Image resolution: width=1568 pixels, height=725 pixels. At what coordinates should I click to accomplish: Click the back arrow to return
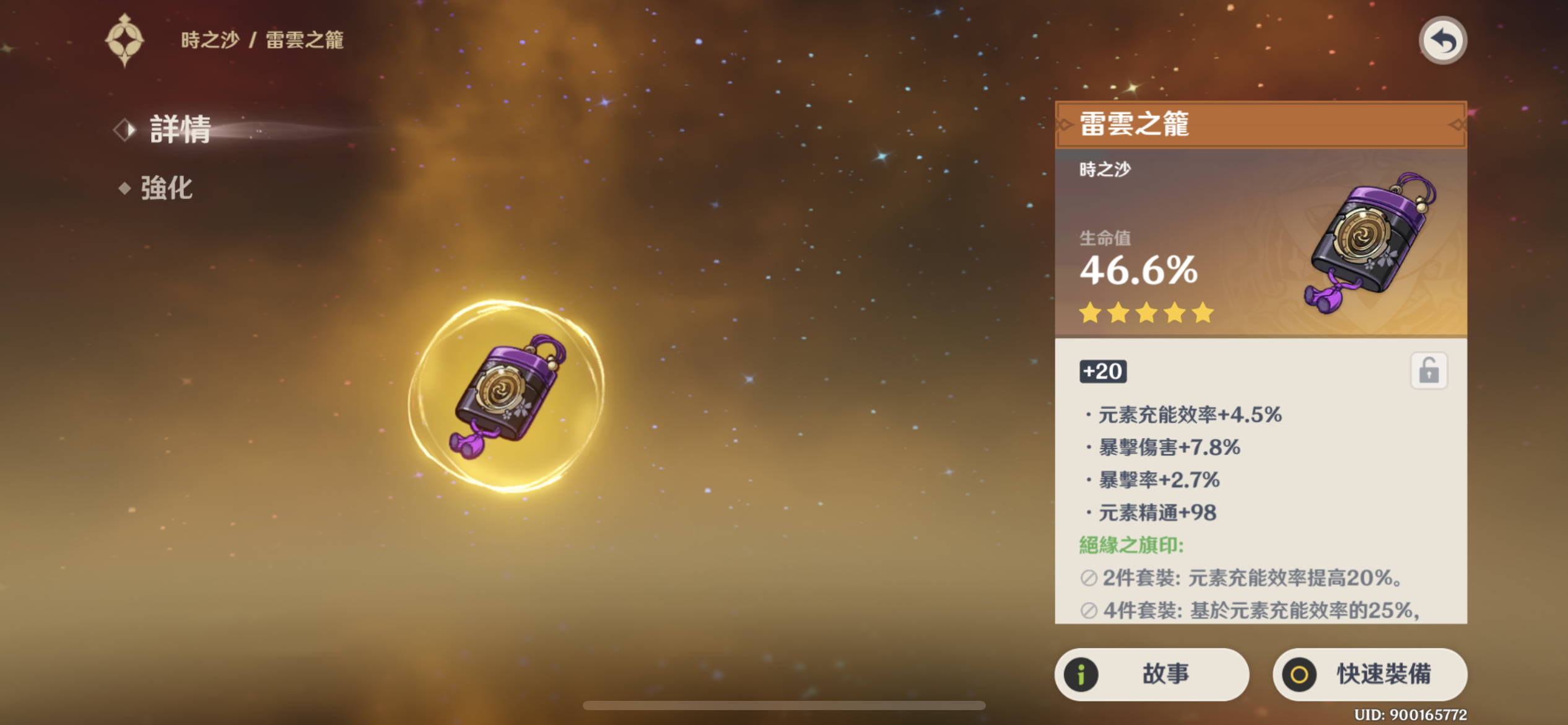[1443, 40]
